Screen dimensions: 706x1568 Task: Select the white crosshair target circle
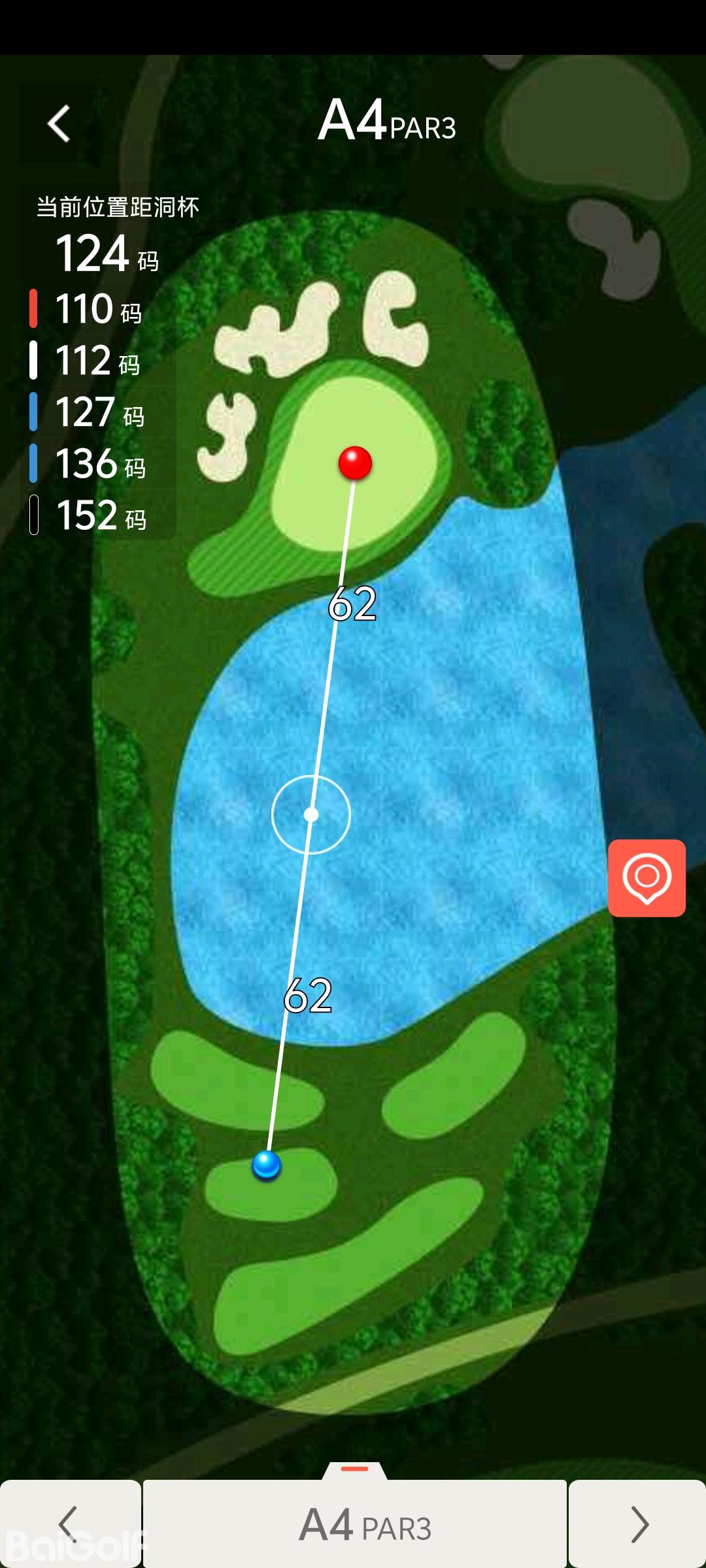click(311, 815)
